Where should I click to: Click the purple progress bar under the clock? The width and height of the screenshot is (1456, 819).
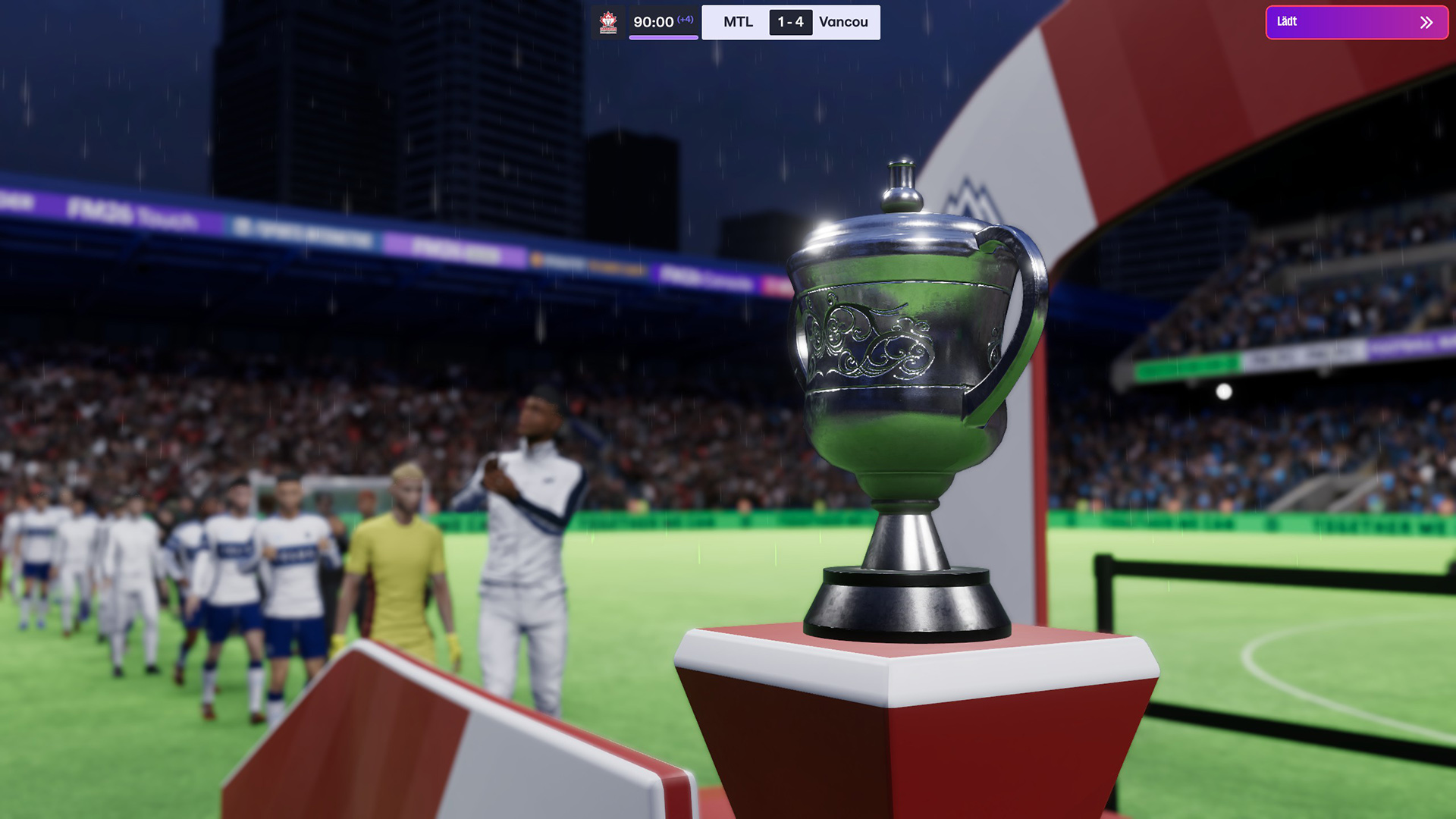point(664,36)
